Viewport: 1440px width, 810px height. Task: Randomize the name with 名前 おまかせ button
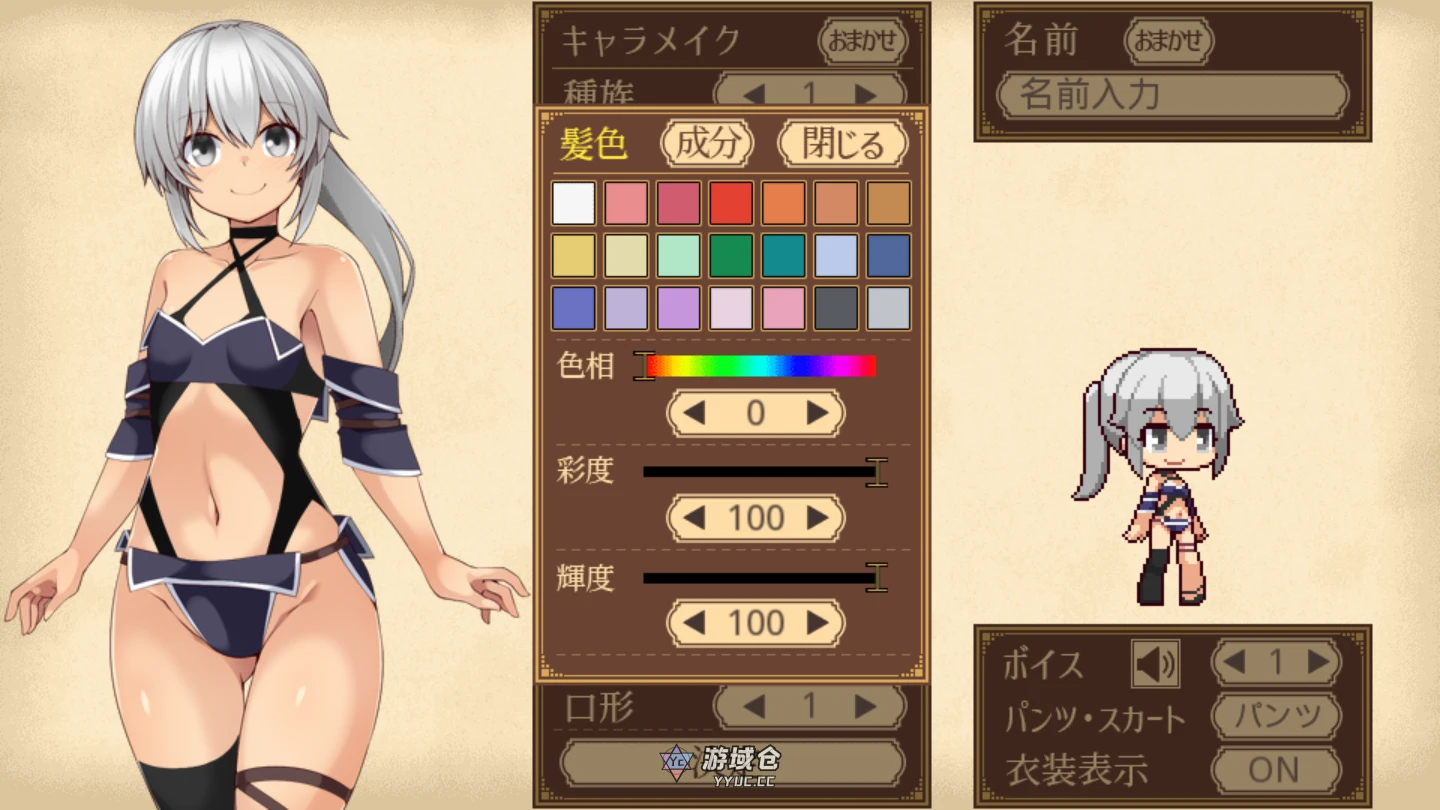[x=1168, y=41]
